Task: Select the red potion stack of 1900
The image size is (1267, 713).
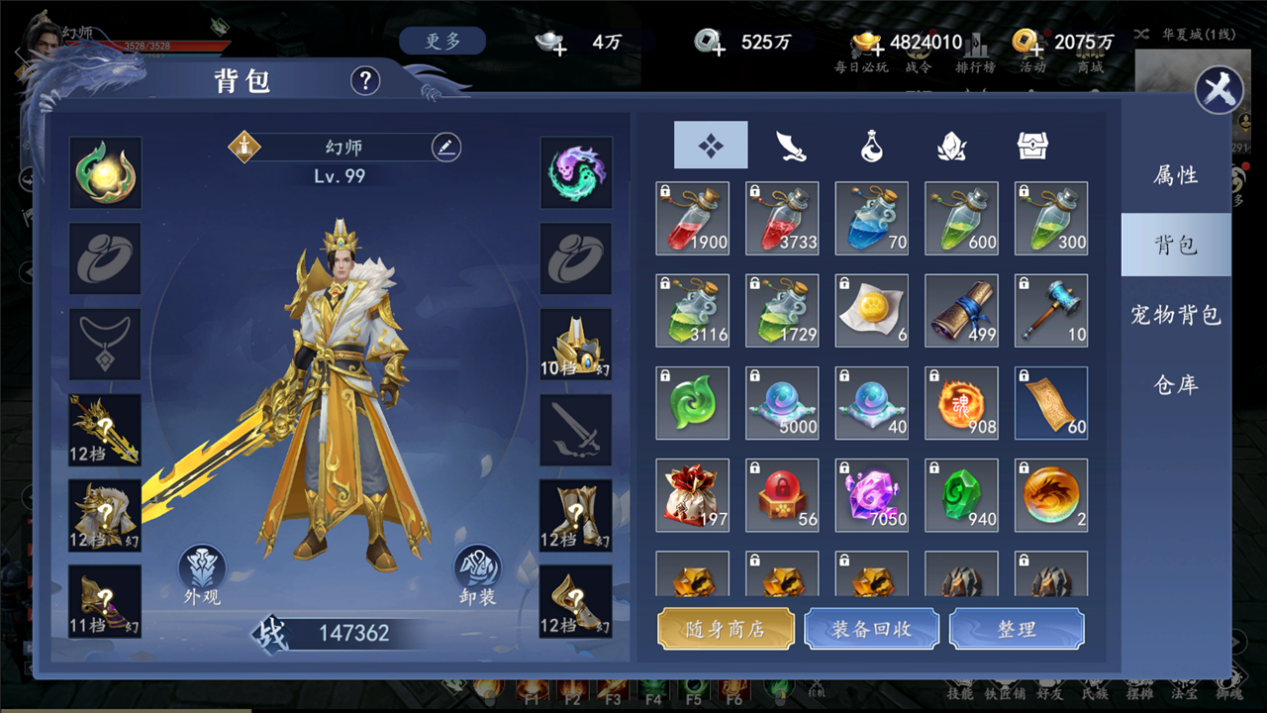Action: point(692,218)
